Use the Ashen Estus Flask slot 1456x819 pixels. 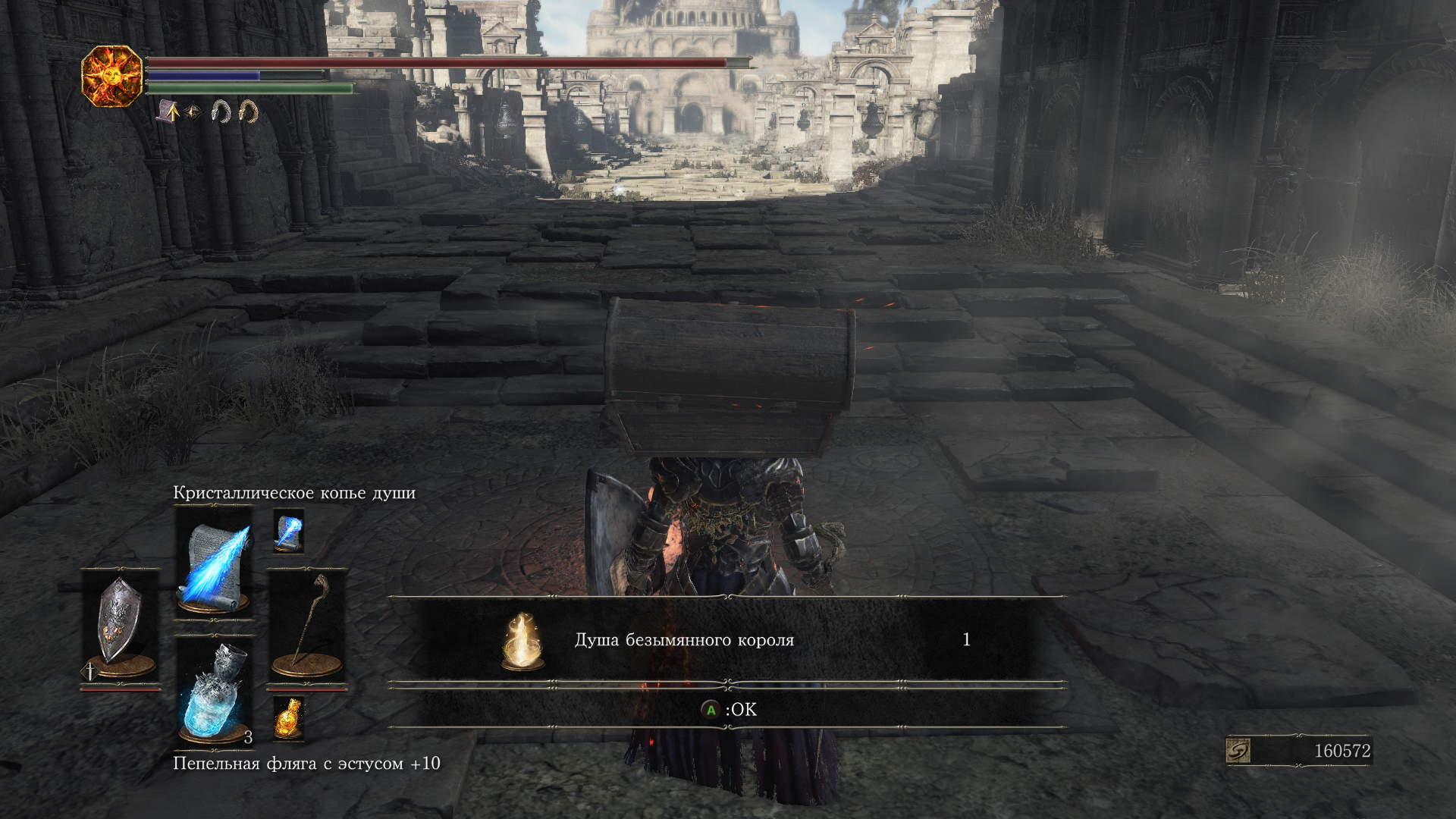click(215, 692)
